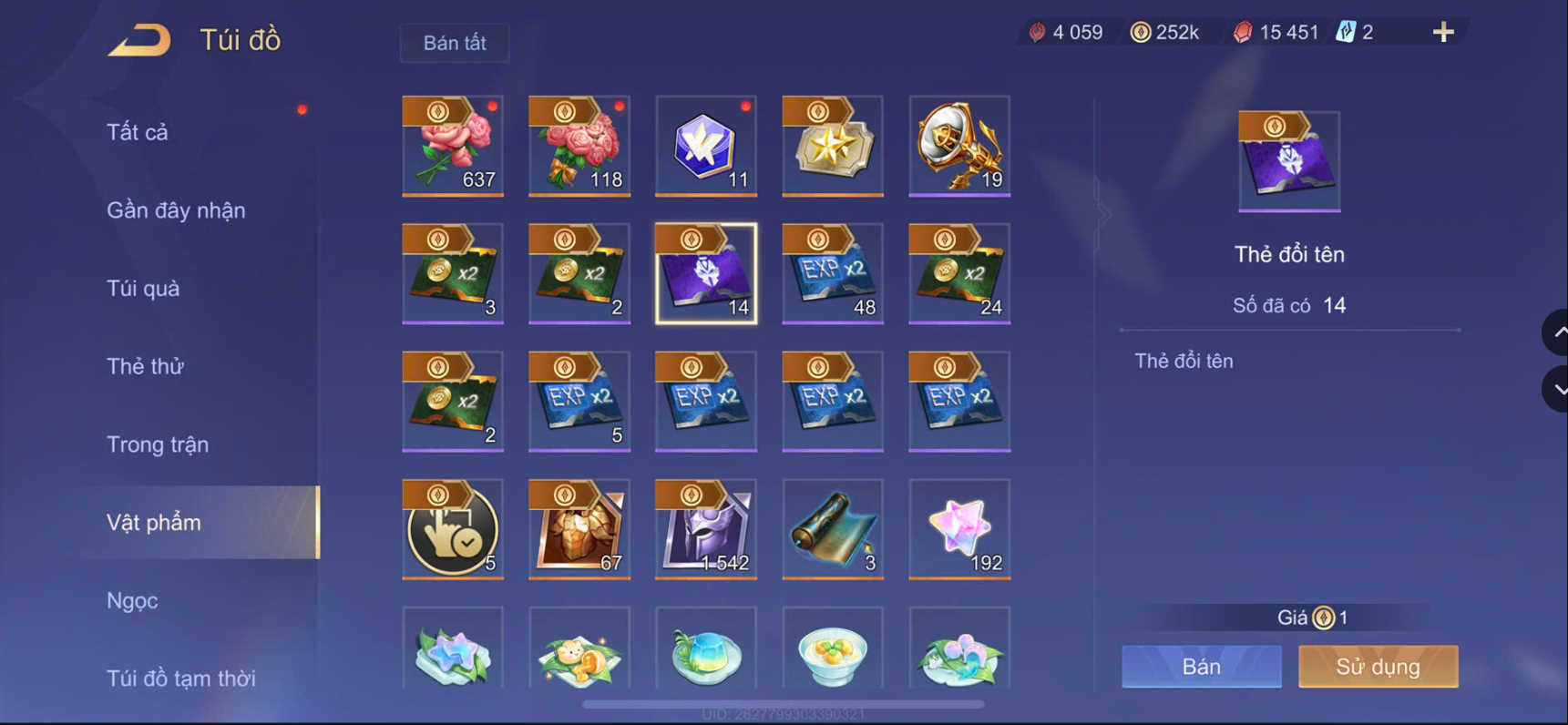The width and height of the screenshot is (1568, 725).
Task: Select the golden star badge item
Action: [x=832, y=146]
